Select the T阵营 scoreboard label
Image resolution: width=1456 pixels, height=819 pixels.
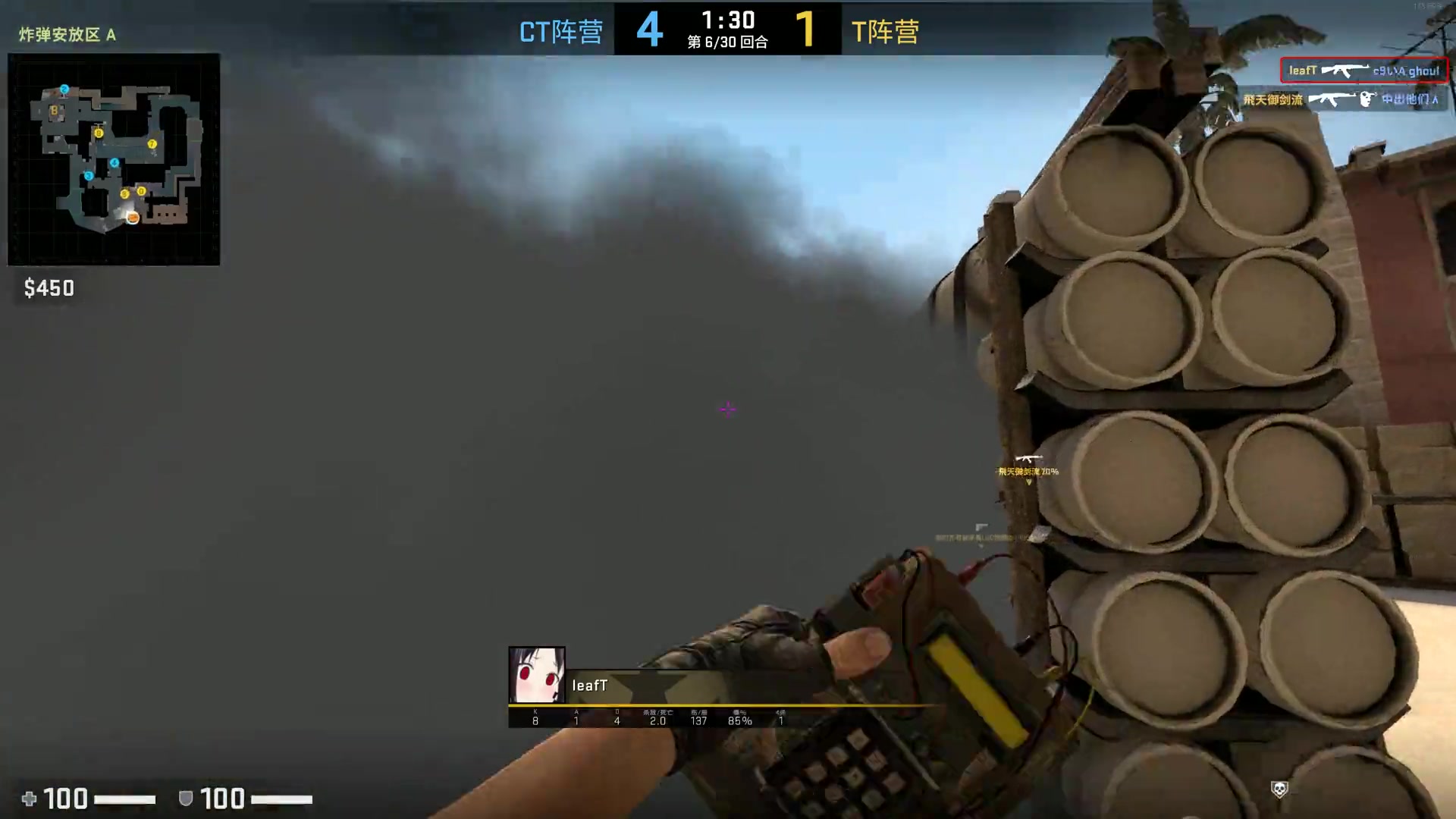click(x=886, y=32)
